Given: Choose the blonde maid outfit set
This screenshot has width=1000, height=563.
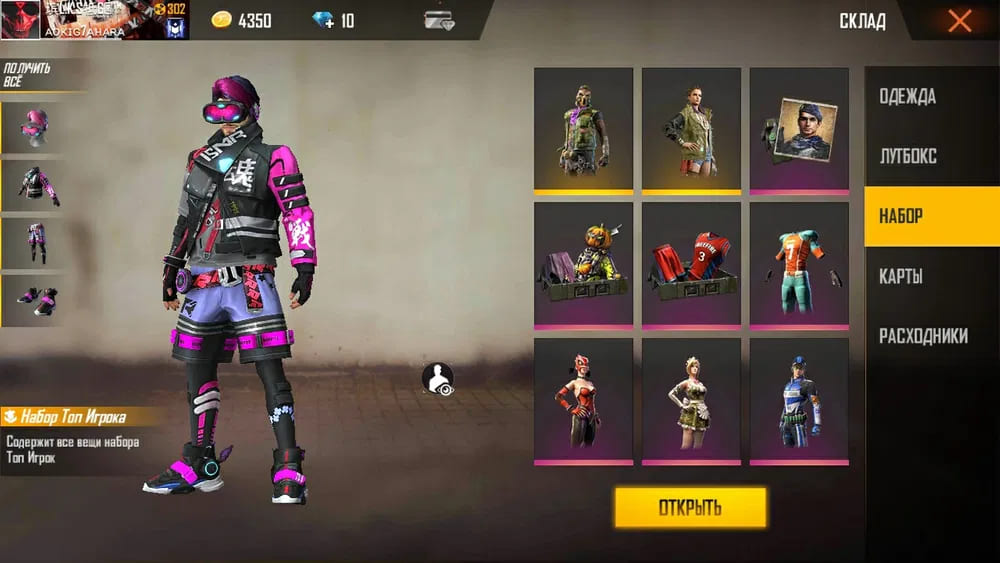Looking at the screenshot, I should click(x=691, y=400).
